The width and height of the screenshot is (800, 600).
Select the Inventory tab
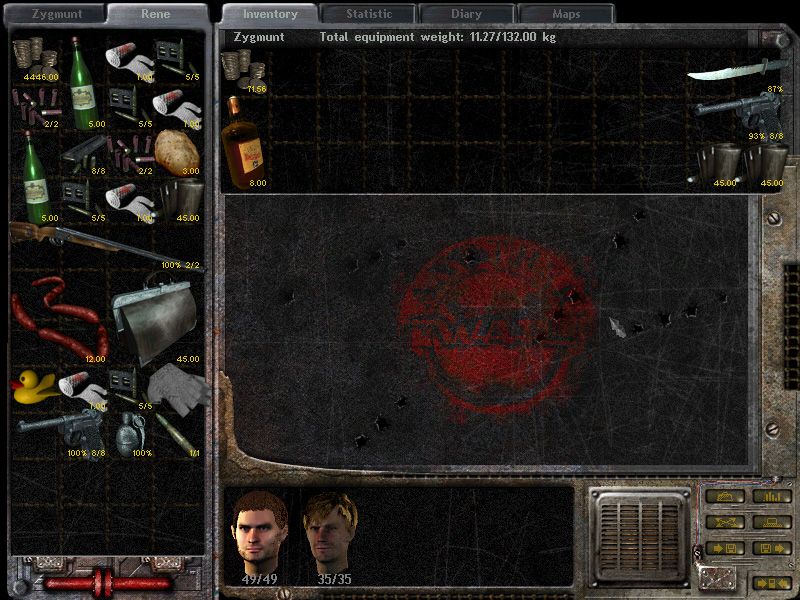[270, 14]
